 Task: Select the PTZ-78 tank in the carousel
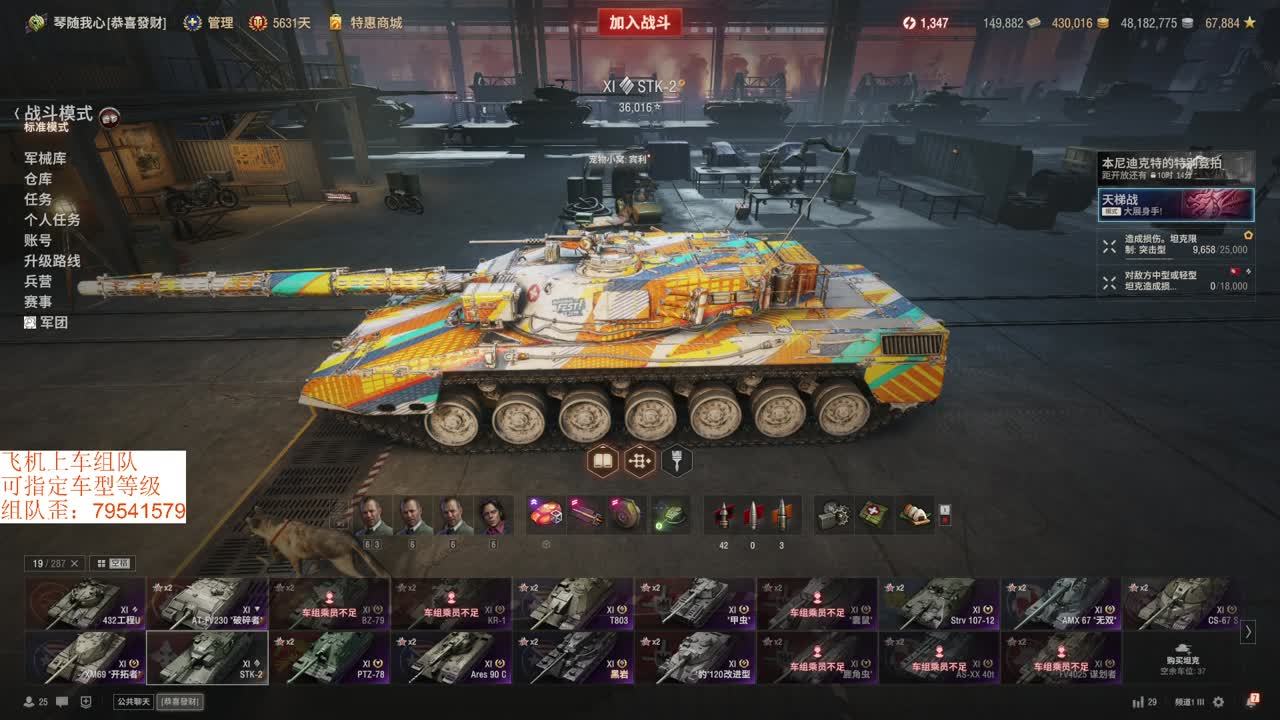330,657
